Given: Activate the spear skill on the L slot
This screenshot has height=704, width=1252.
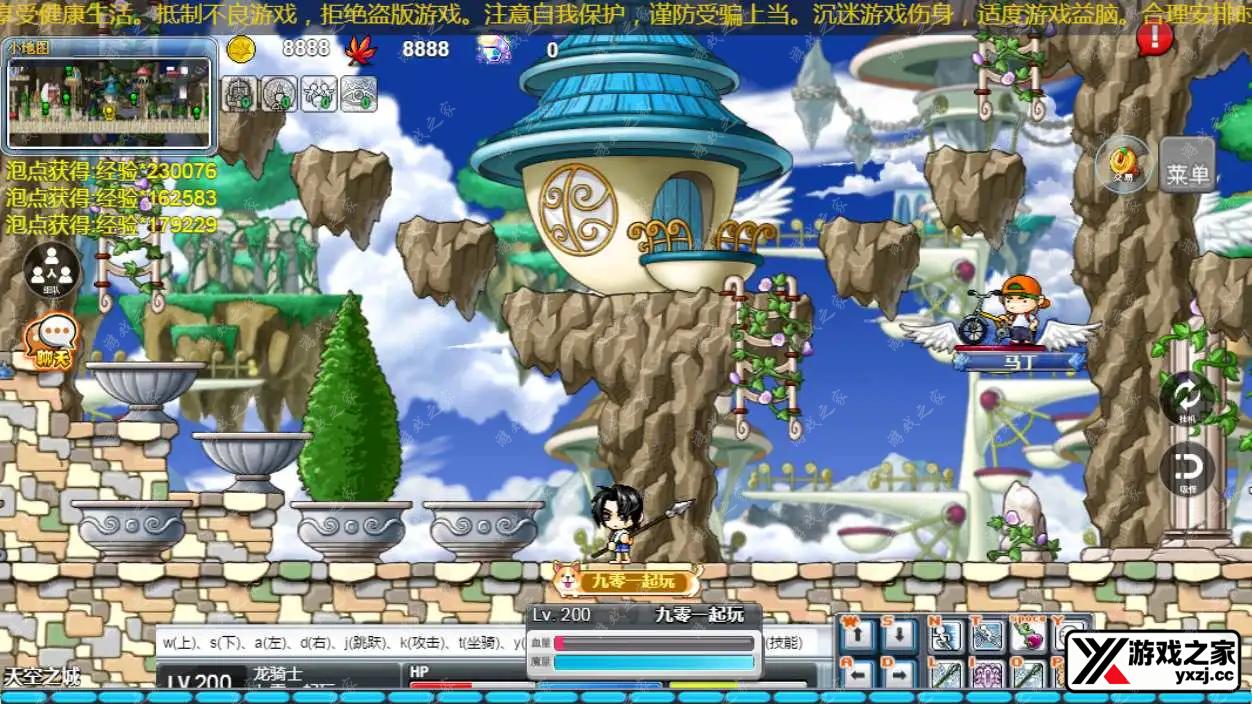Looking at the screenshot, I should (946, 674).
